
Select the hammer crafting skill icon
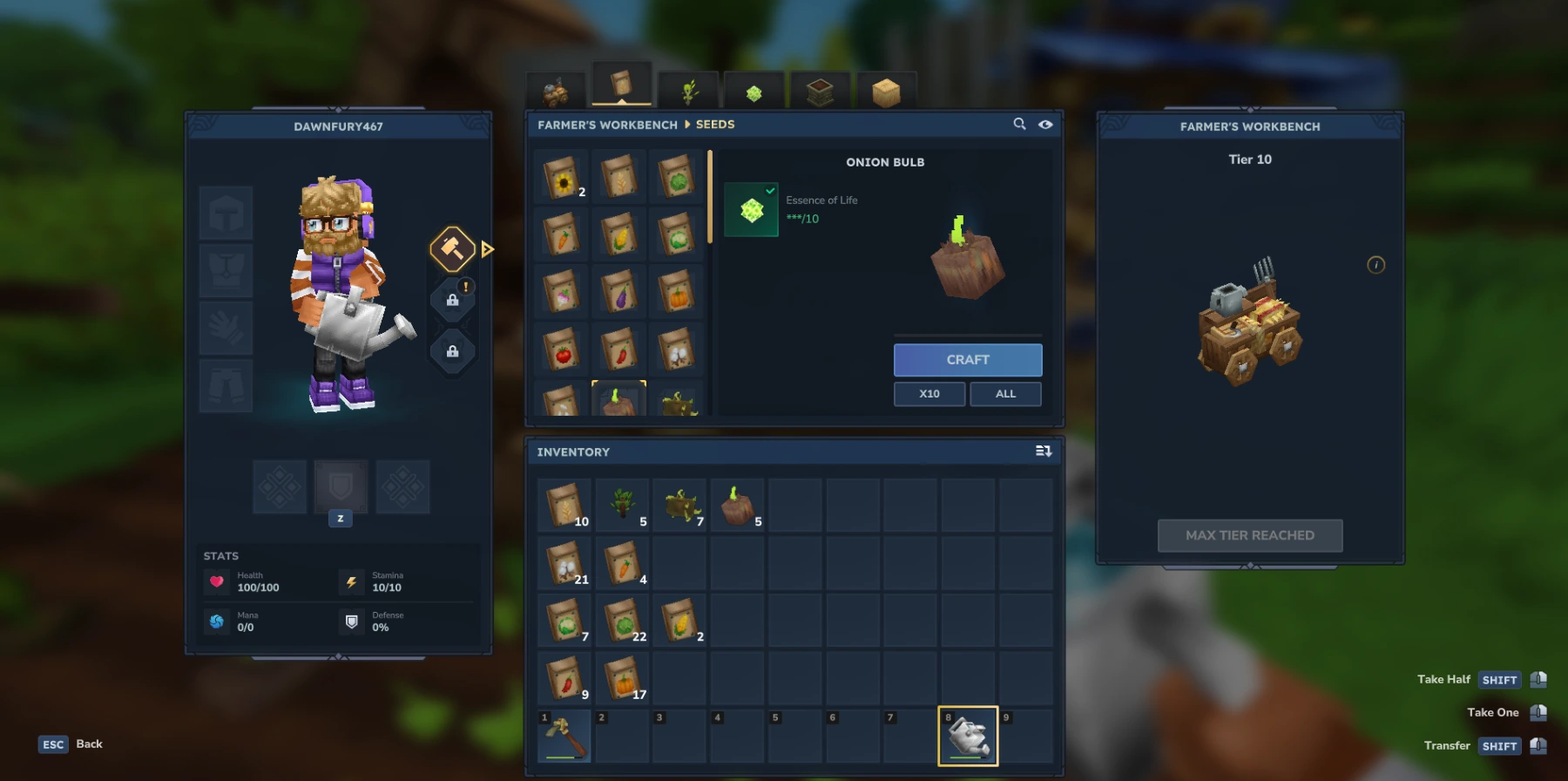tap(452, 249)
